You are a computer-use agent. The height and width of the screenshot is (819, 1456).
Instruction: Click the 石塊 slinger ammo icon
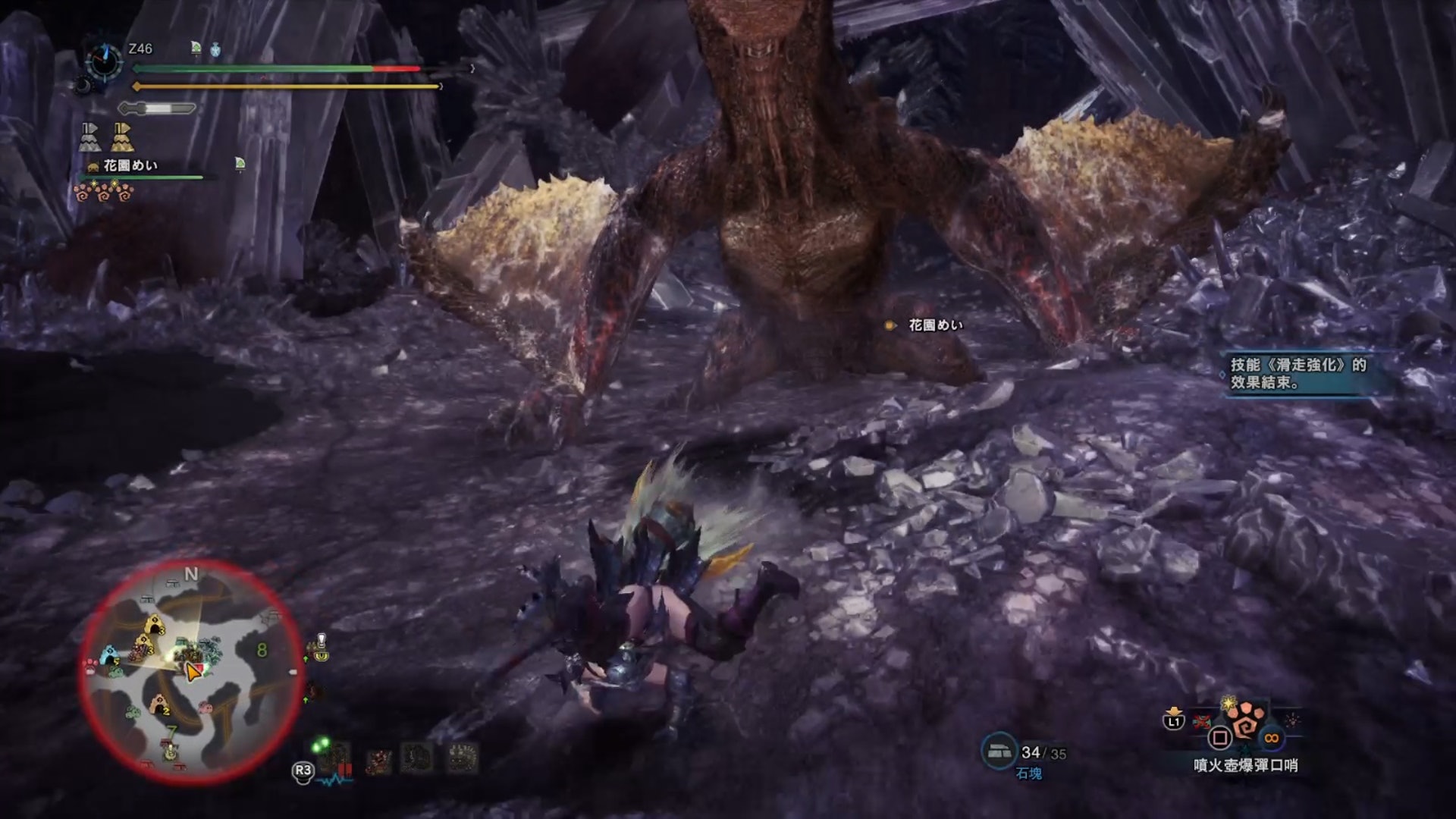[999, 751]
